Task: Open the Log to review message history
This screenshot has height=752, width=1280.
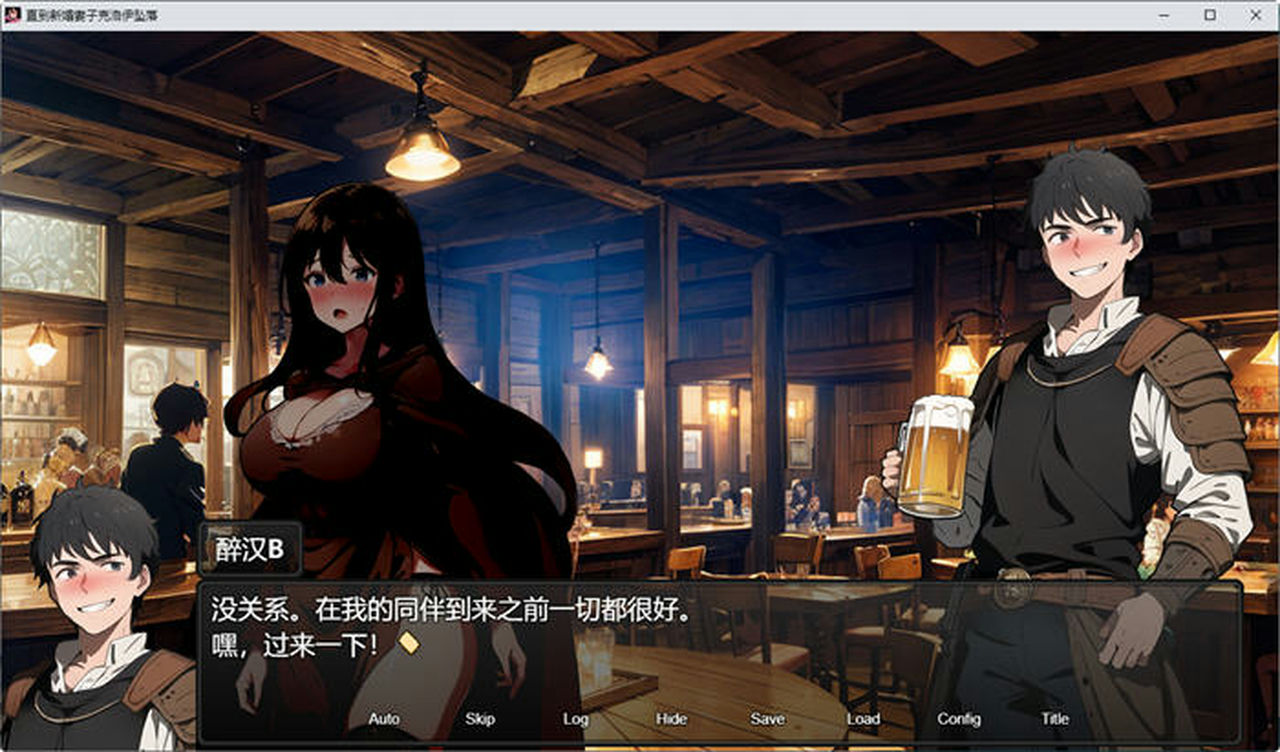Action: [575, 719]
